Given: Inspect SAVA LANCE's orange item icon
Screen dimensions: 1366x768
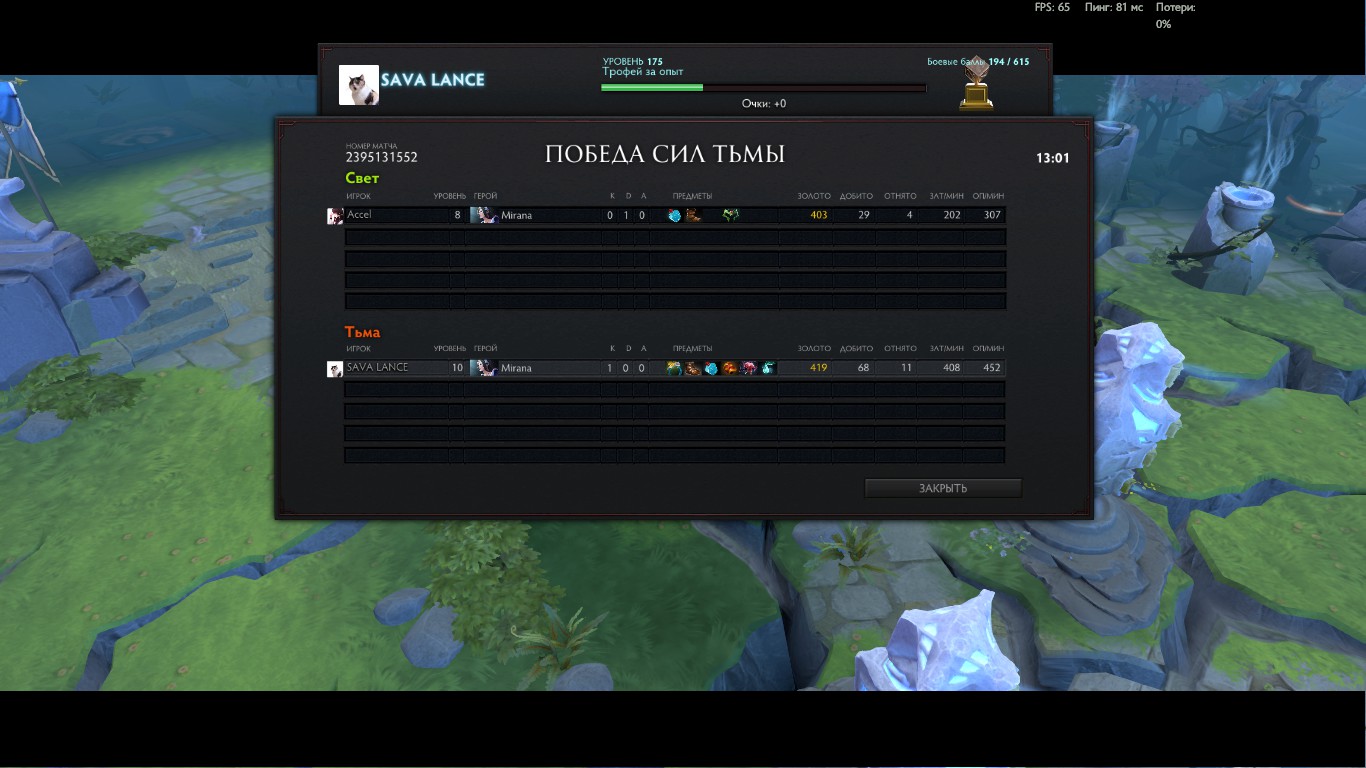Looking at the screenshot, I should coord(730,368).
